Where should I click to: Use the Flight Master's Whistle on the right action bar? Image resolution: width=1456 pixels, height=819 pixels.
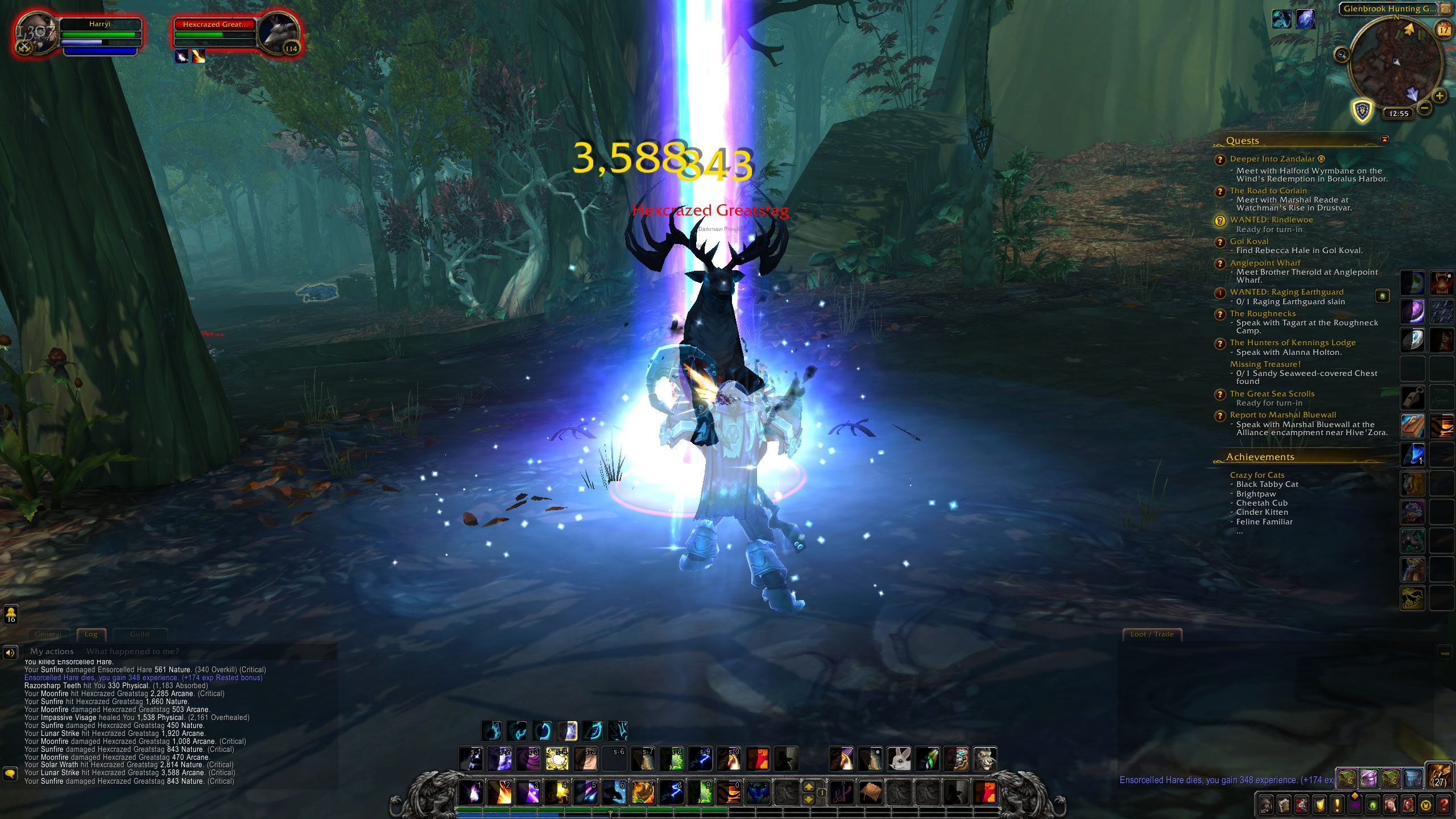tap(1414, 396)
